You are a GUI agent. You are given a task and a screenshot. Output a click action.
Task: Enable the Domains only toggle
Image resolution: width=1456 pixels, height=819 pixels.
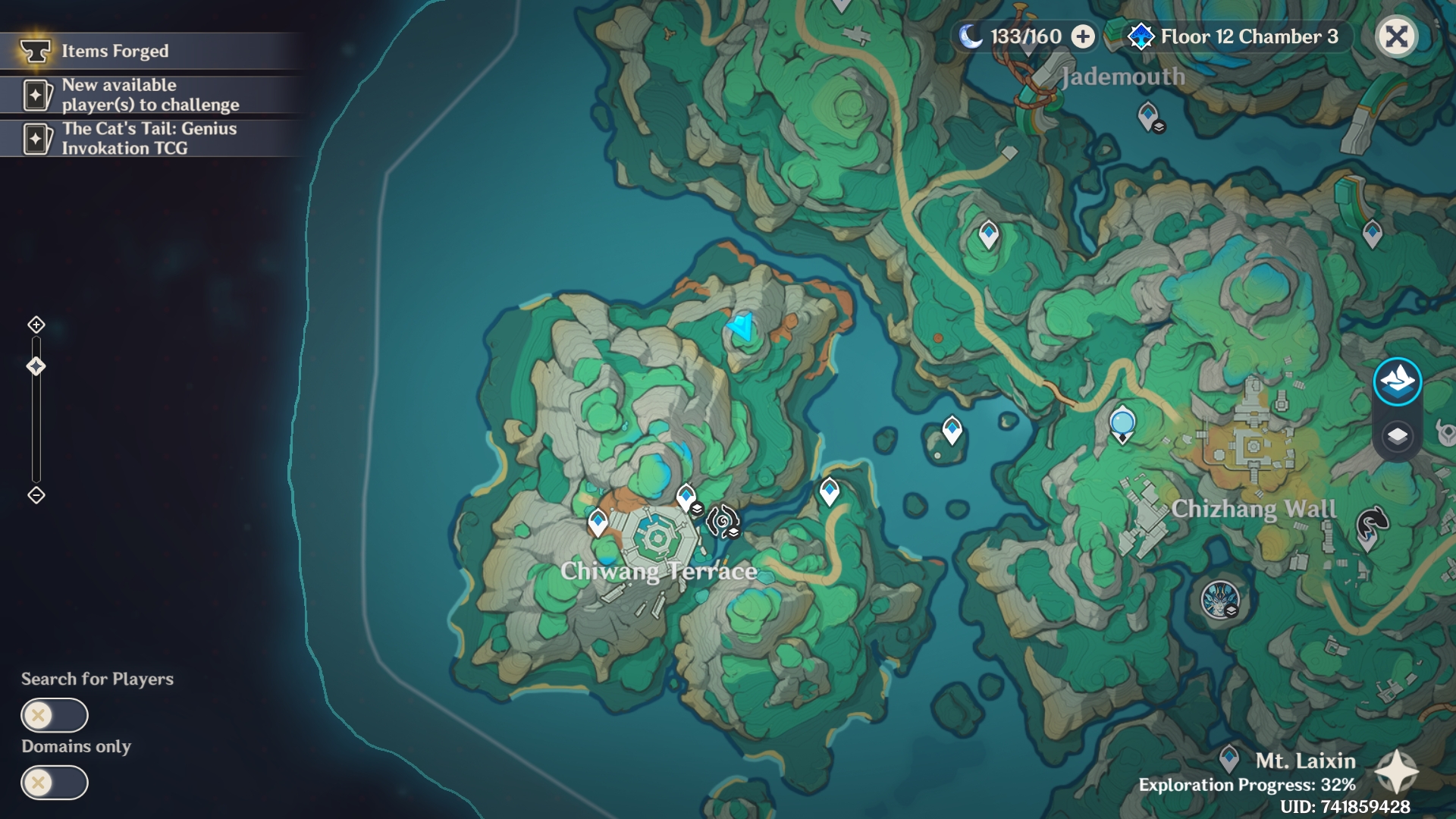(x=53, y=782)
